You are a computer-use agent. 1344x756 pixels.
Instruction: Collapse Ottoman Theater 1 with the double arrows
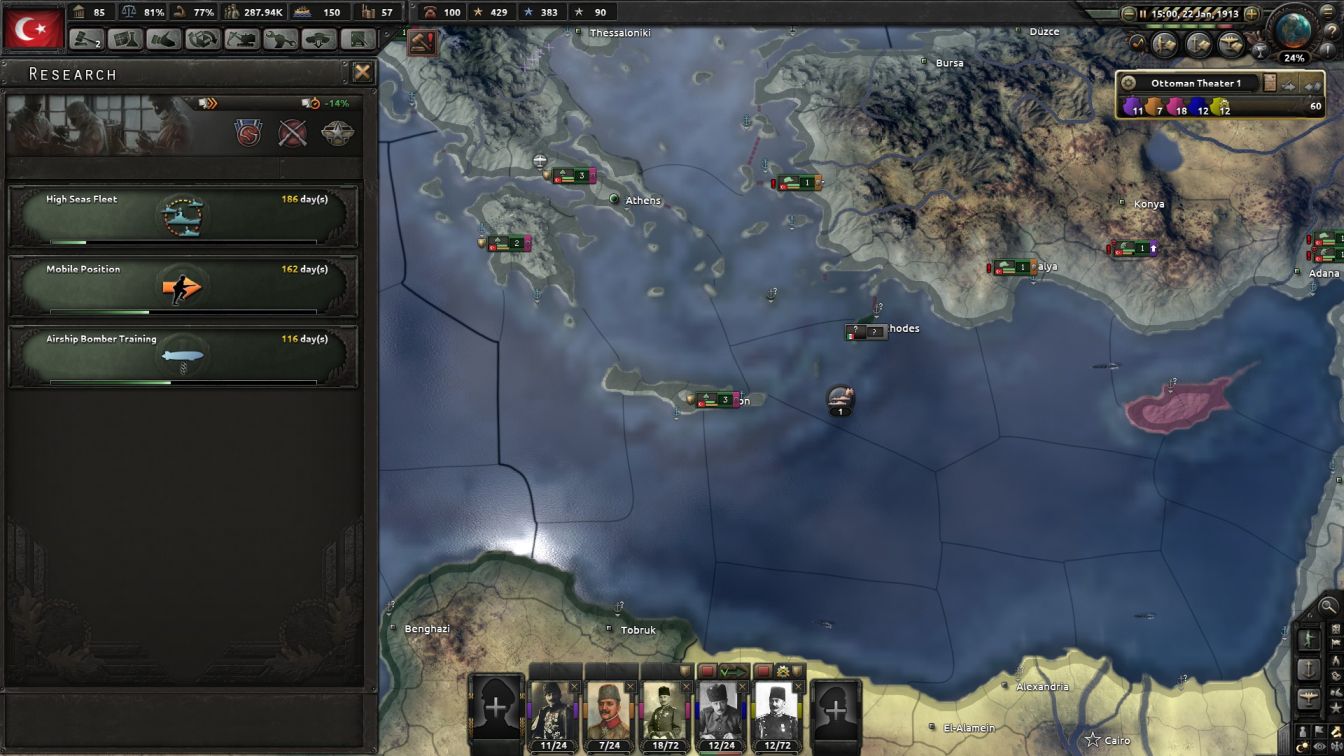pyautogui.click(x=1315, y=85)
